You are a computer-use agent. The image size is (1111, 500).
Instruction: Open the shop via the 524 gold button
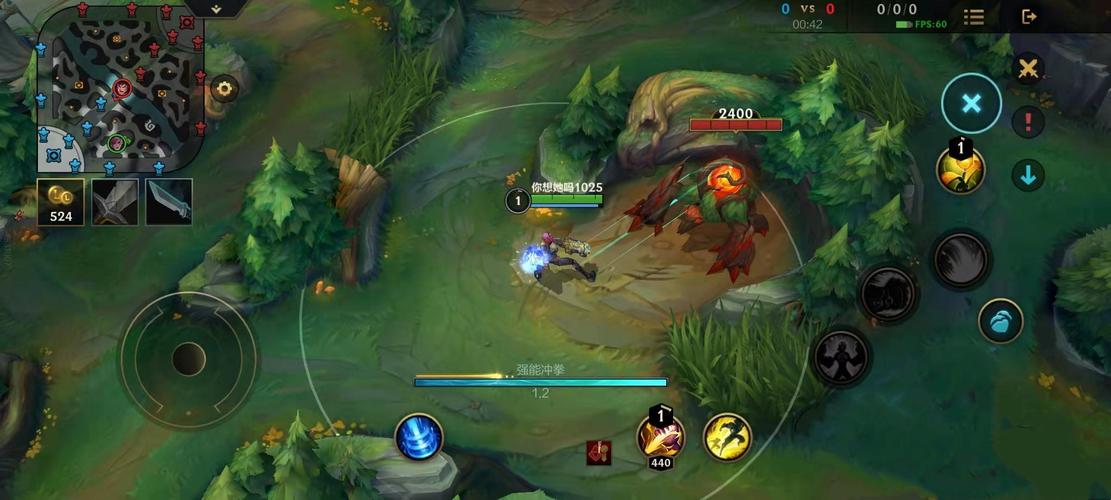61,202
